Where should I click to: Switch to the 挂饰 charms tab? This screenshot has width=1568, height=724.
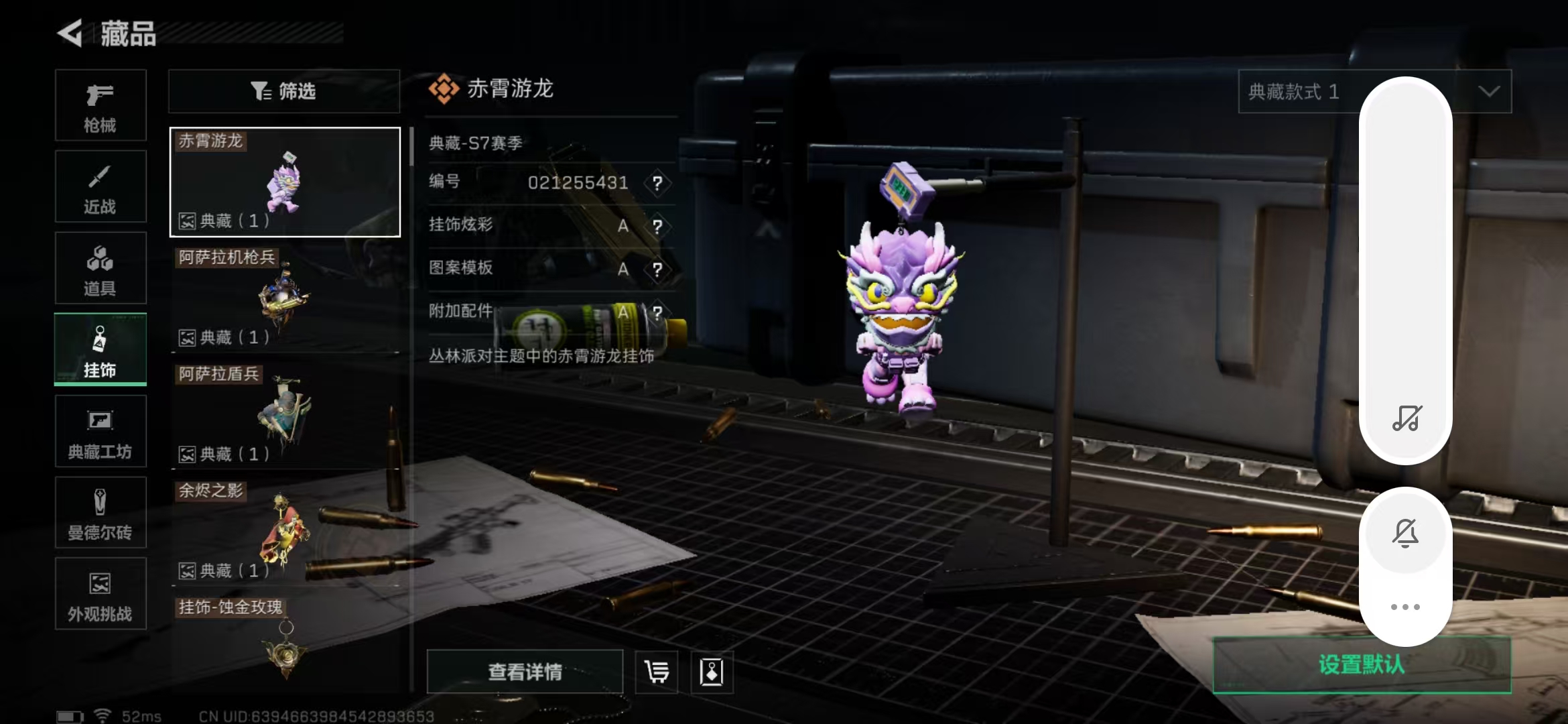tap(101, 349)
